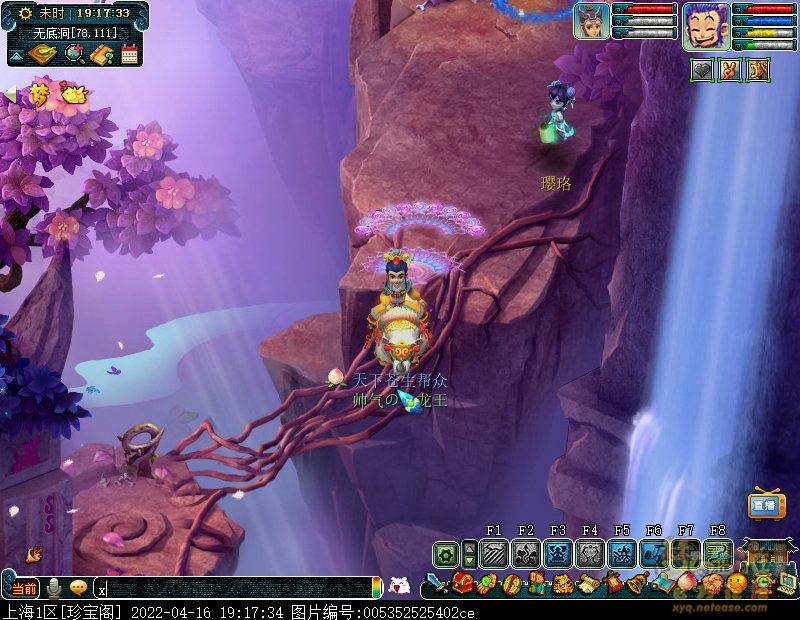Activate the F3 skill slot
800x620 pixels.
[x=558, y=553]
